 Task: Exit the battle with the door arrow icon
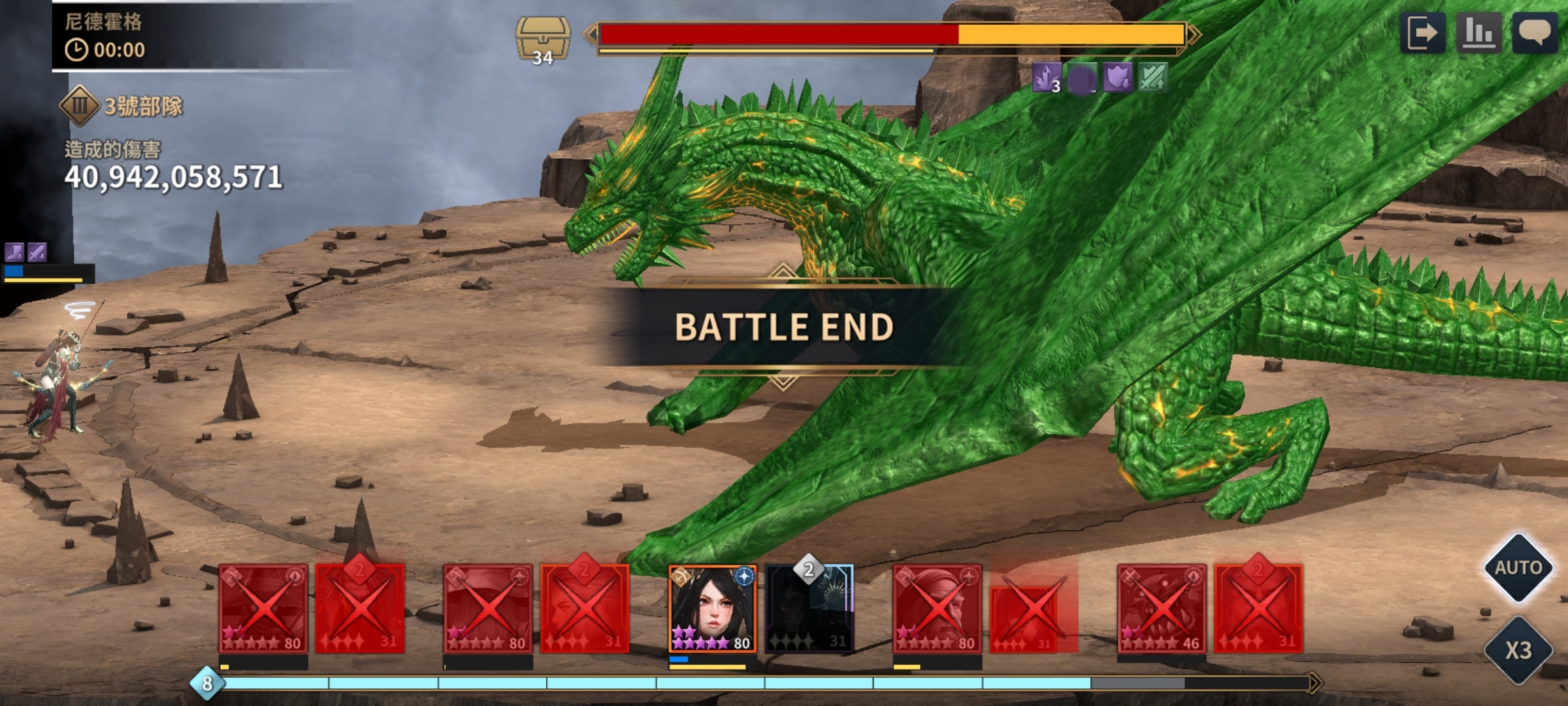tap(1423, 33)
